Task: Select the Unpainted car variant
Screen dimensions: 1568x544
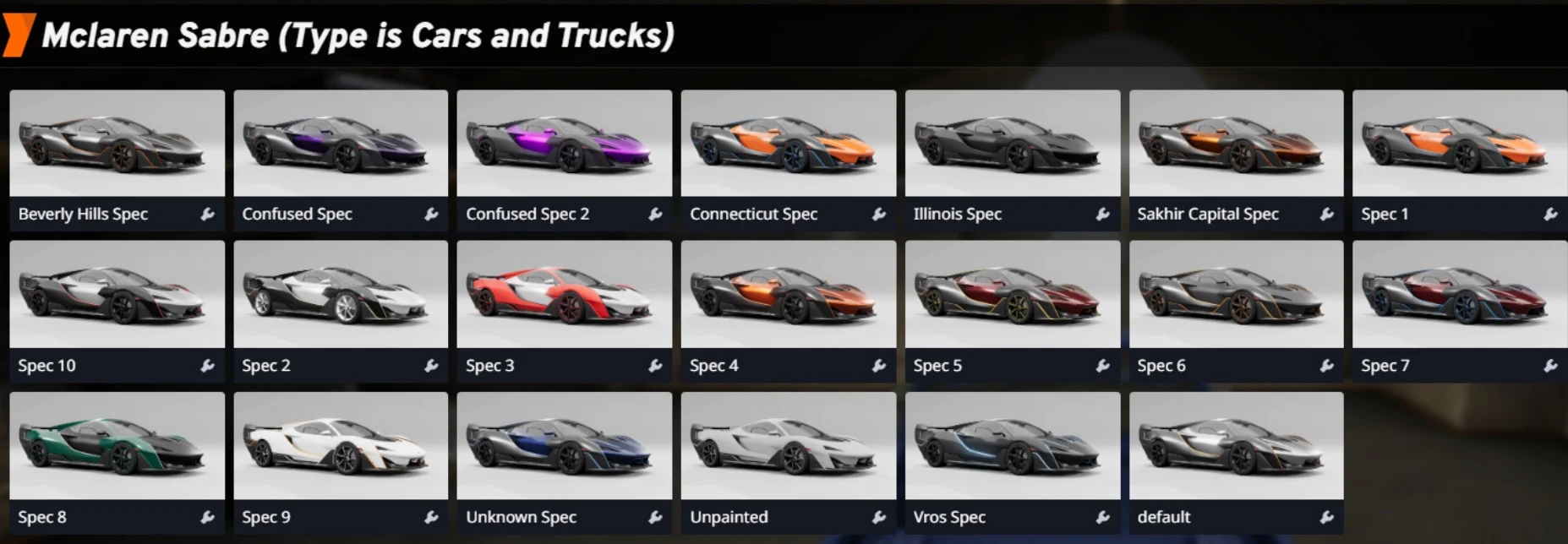Action: pyautogui.click(x=788, y=446)
